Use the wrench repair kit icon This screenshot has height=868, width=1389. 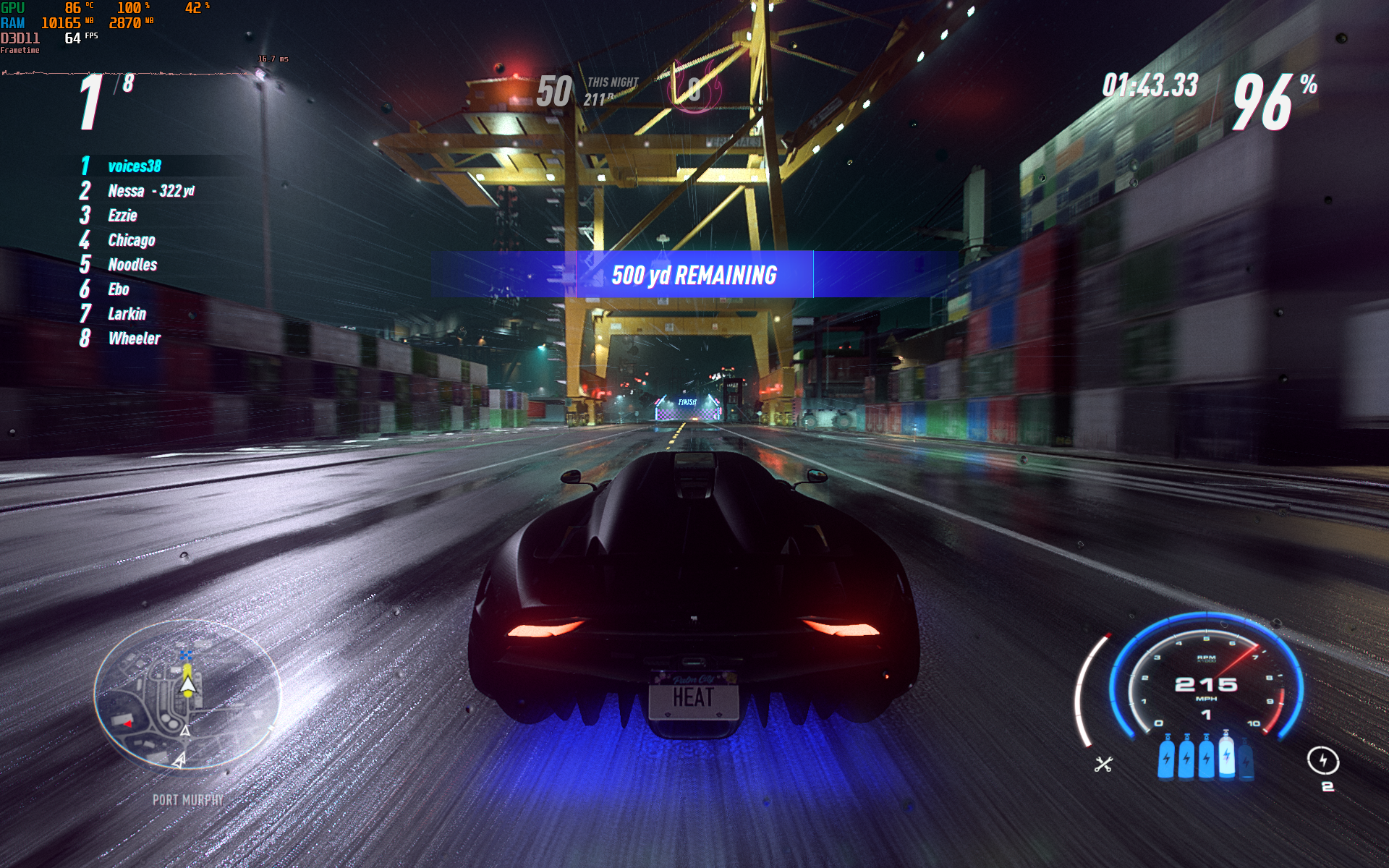pyautogui.click(x=1103, y=764)
